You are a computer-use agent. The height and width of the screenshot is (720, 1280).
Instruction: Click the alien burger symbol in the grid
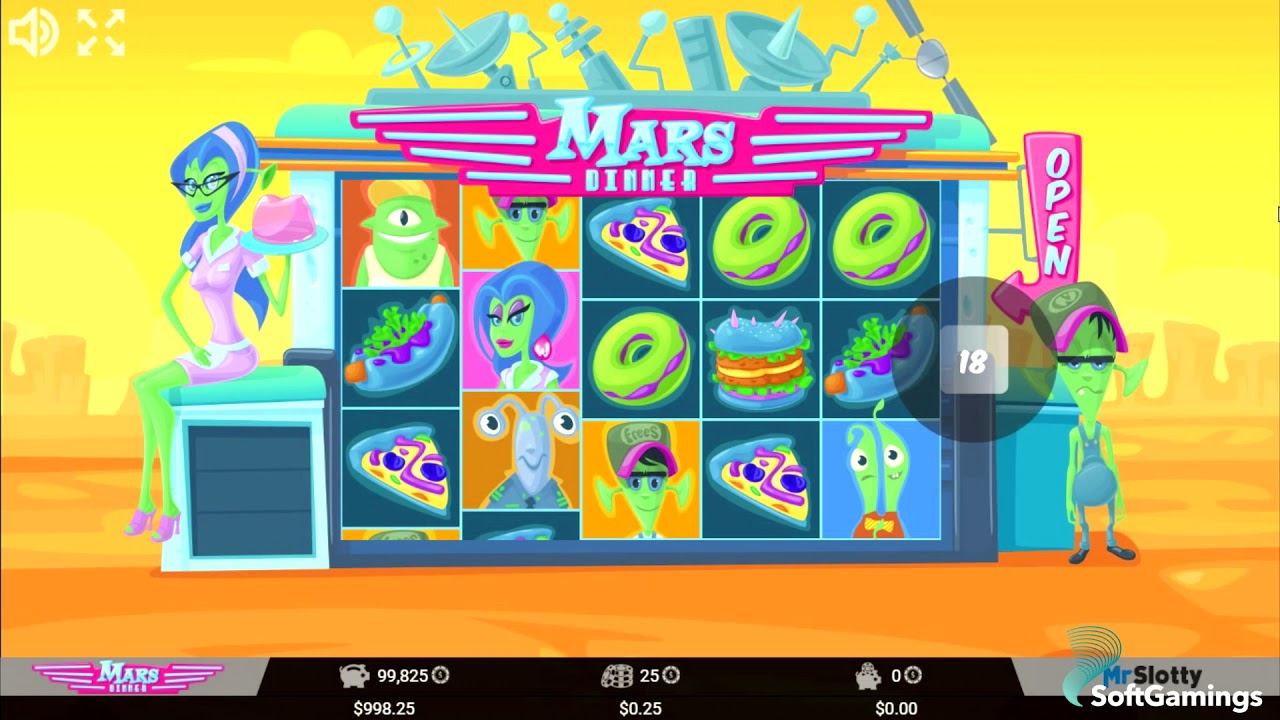click(760, 355)
